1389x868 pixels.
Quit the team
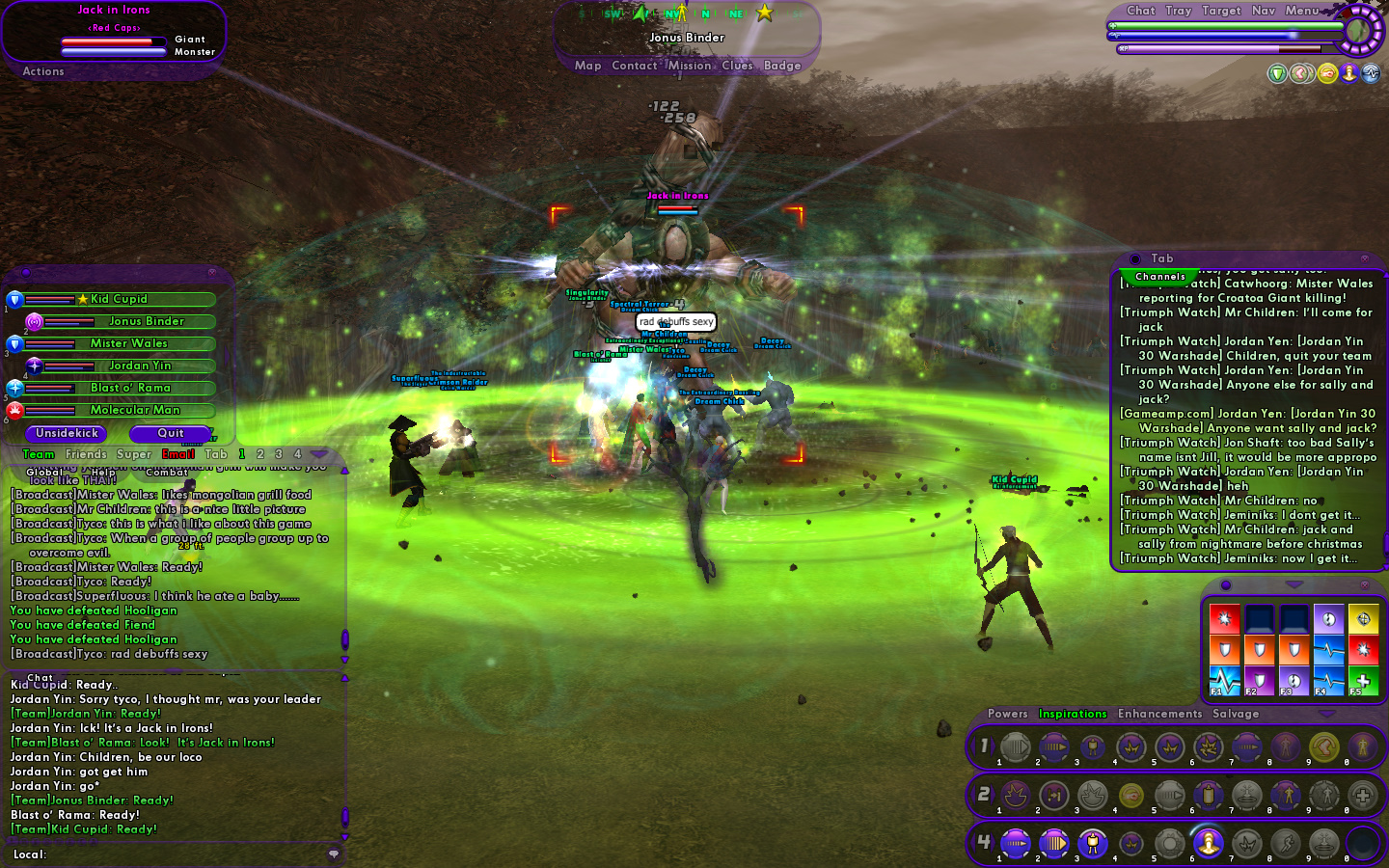coord(171,434)
